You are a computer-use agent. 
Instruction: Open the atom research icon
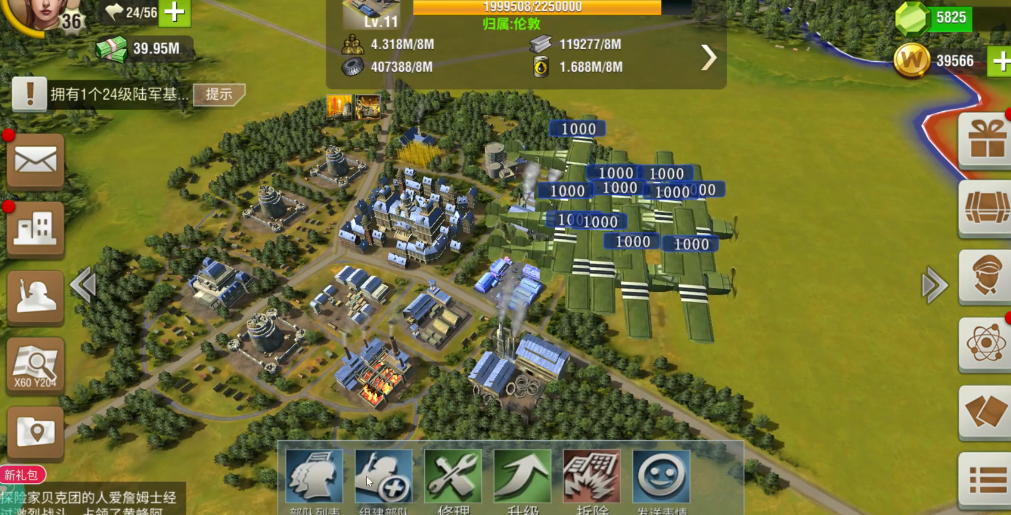coord(986,344)
